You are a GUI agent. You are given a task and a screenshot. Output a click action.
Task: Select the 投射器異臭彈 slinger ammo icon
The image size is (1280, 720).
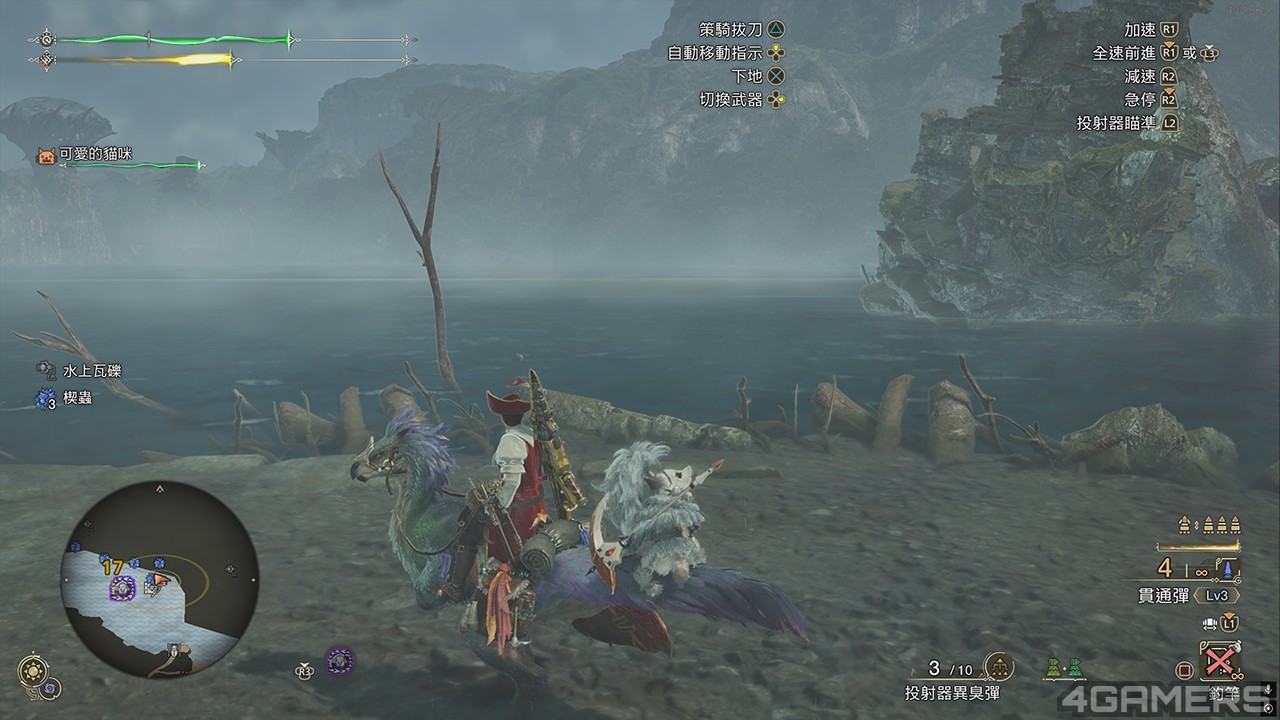coord(998,666)
